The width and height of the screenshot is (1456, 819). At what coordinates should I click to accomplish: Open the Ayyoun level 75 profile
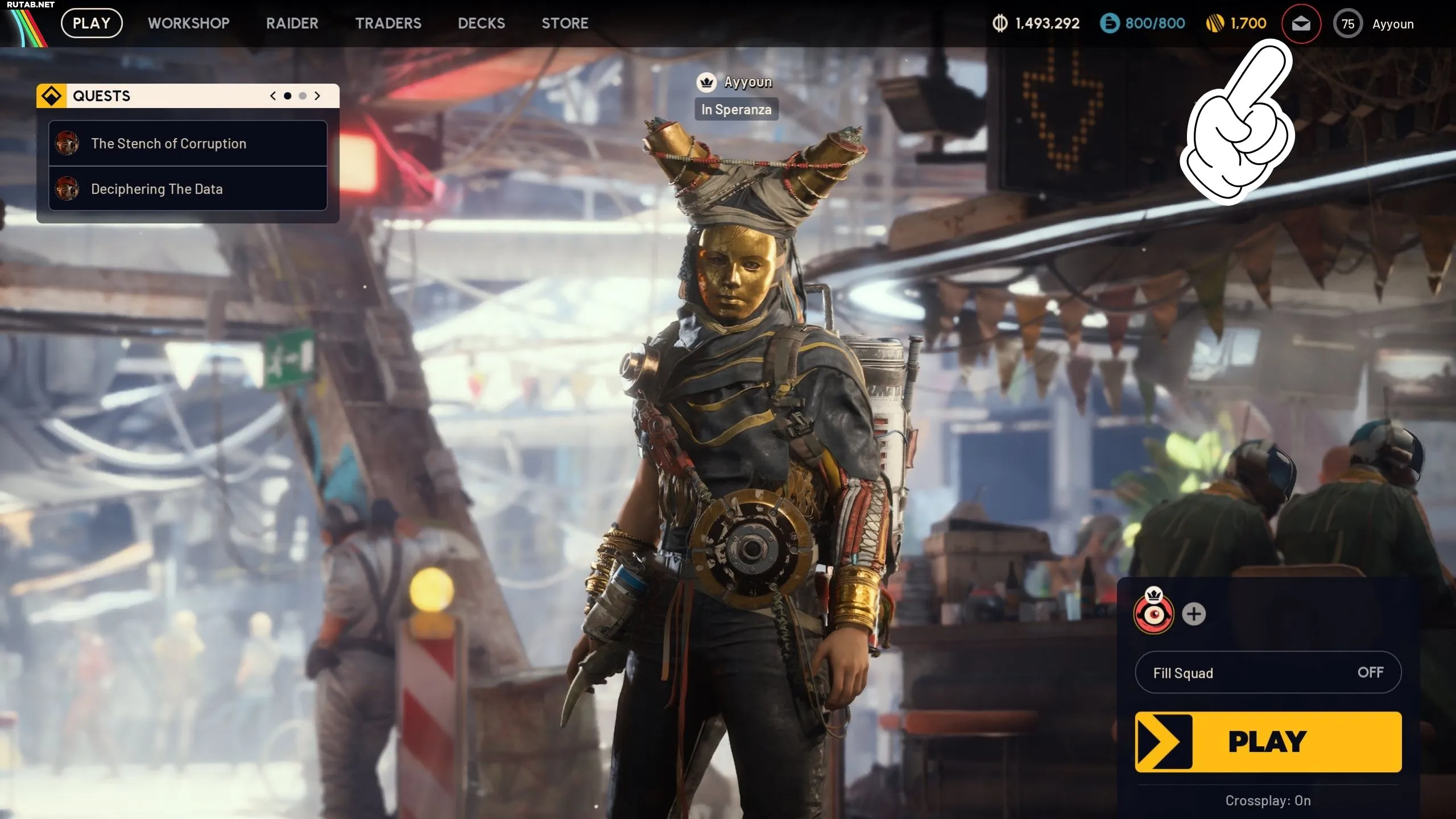[1374, 24]
